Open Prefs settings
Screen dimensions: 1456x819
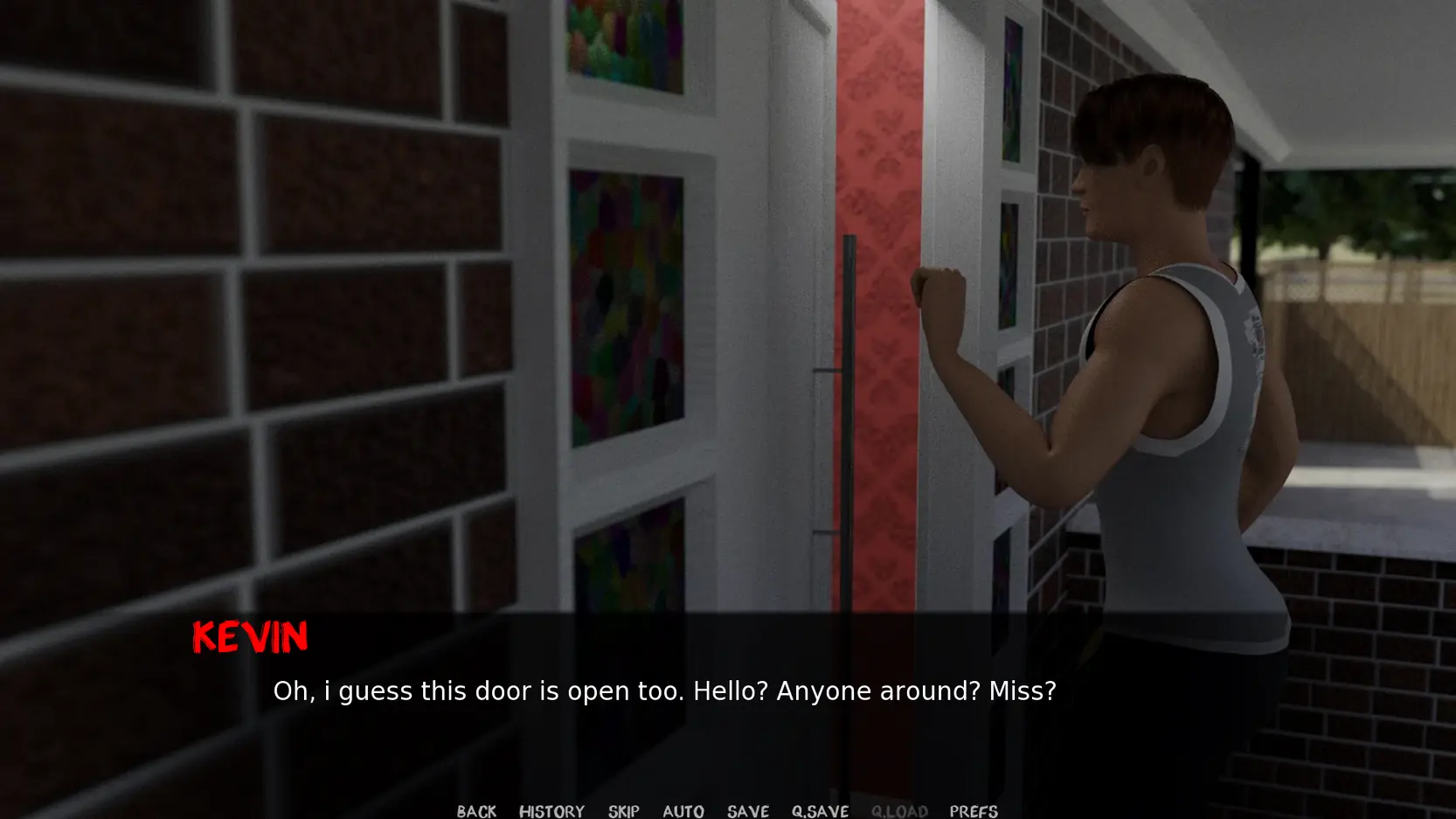974,811
